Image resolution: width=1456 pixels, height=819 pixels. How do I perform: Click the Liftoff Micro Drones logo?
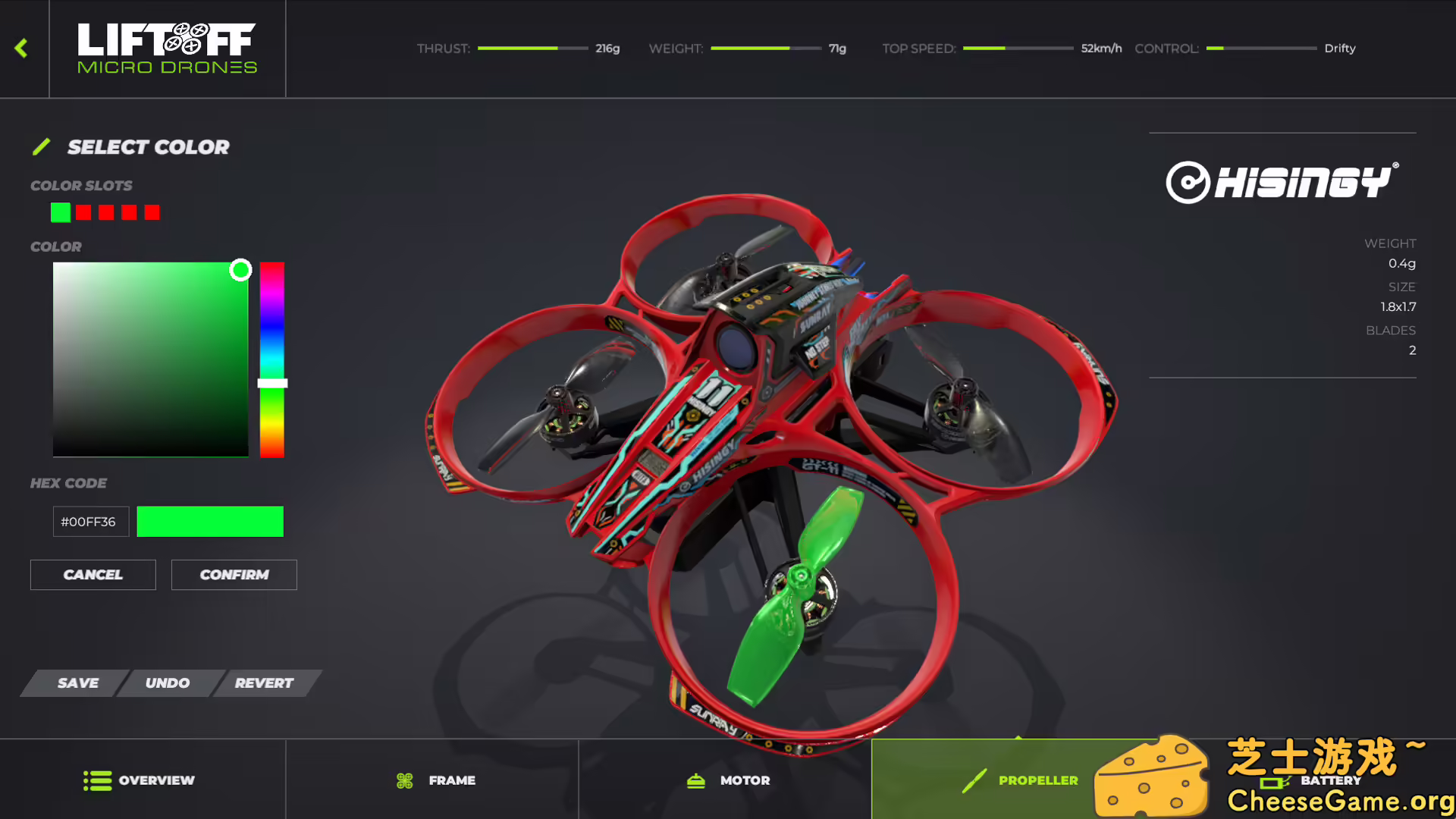(167, 48)
